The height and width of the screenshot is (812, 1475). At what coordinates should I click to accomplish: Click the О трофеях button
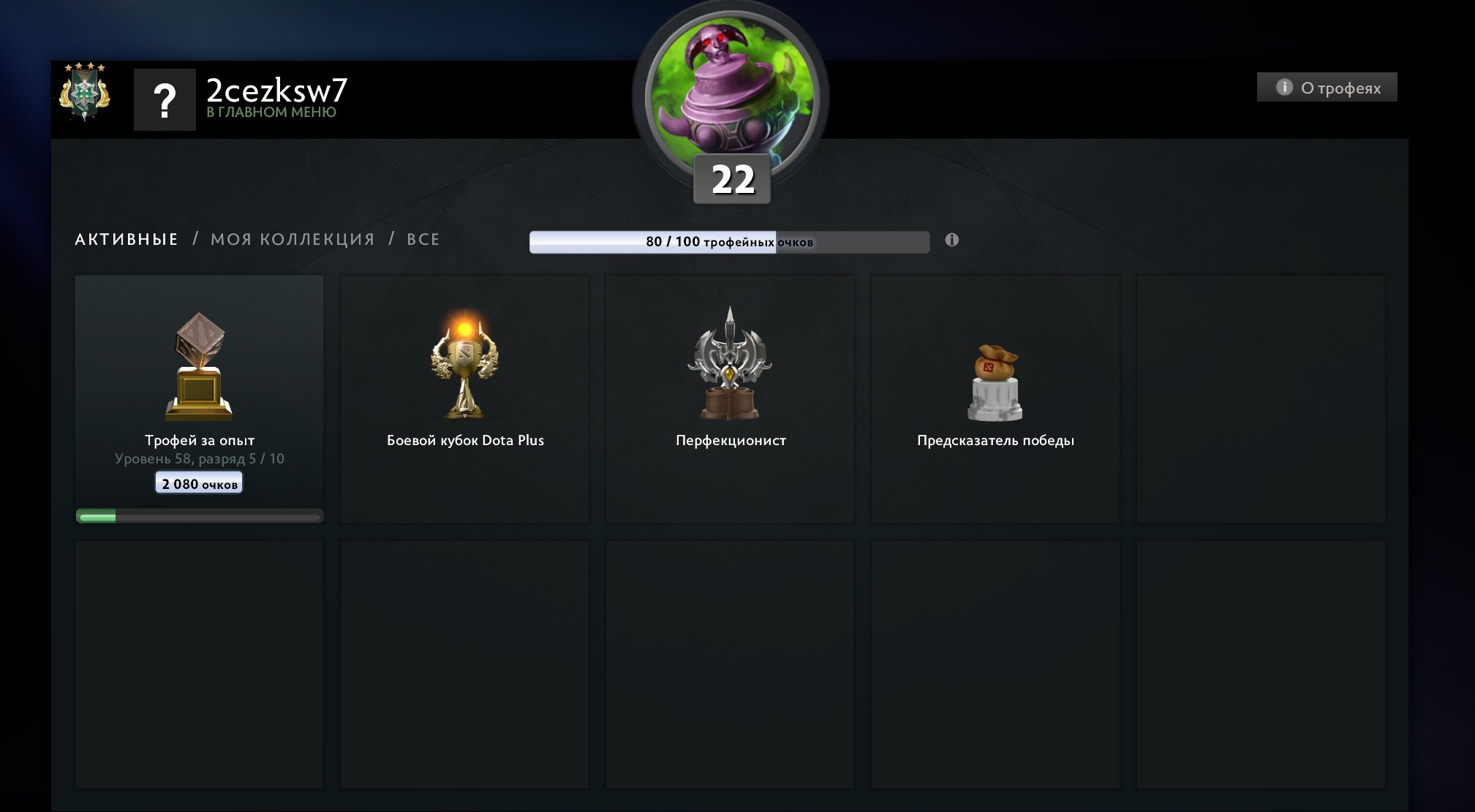pyautogui.click(x=1327, y=87)
